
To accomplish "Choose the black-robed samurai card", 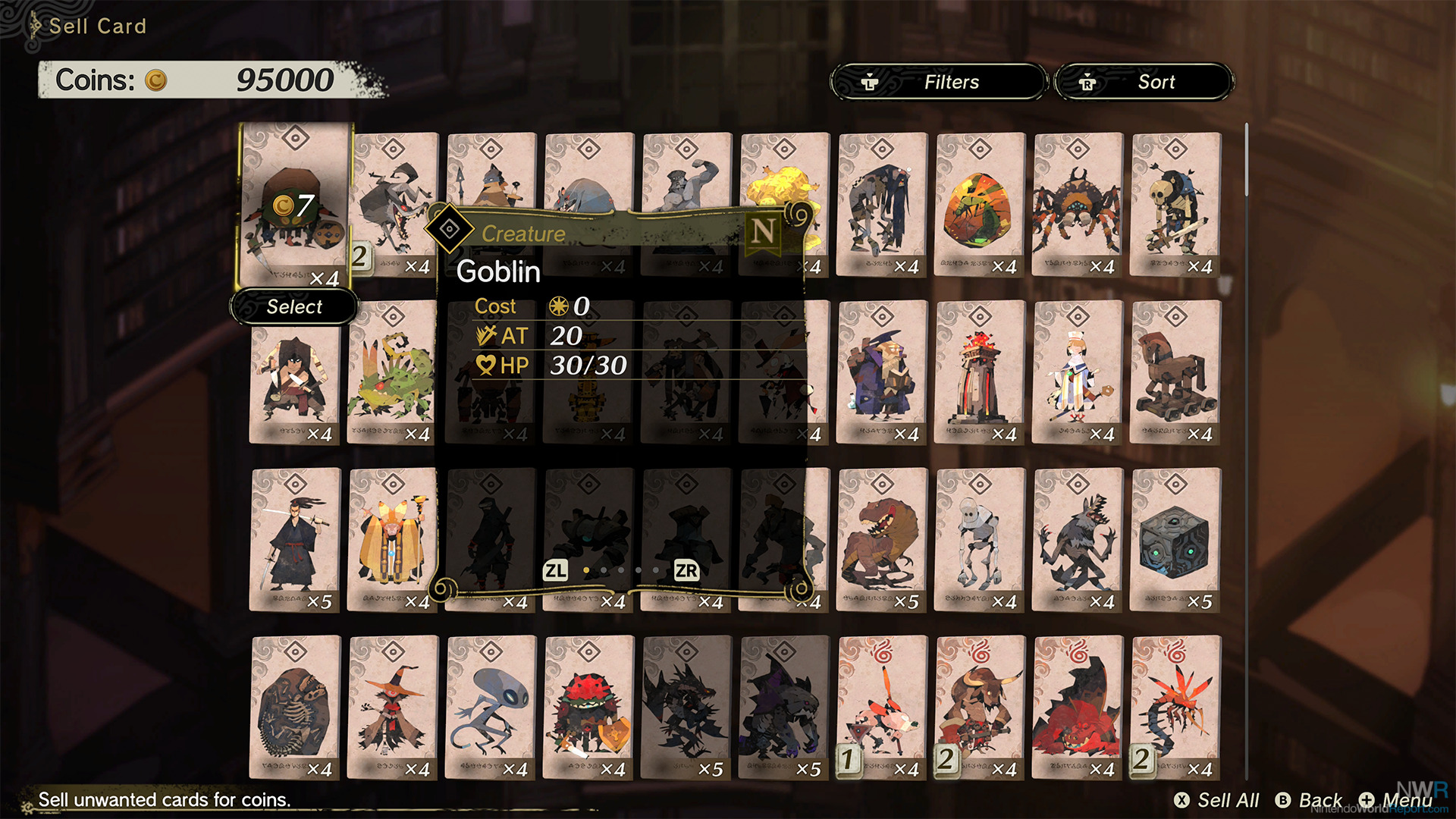I will point(295,540).
